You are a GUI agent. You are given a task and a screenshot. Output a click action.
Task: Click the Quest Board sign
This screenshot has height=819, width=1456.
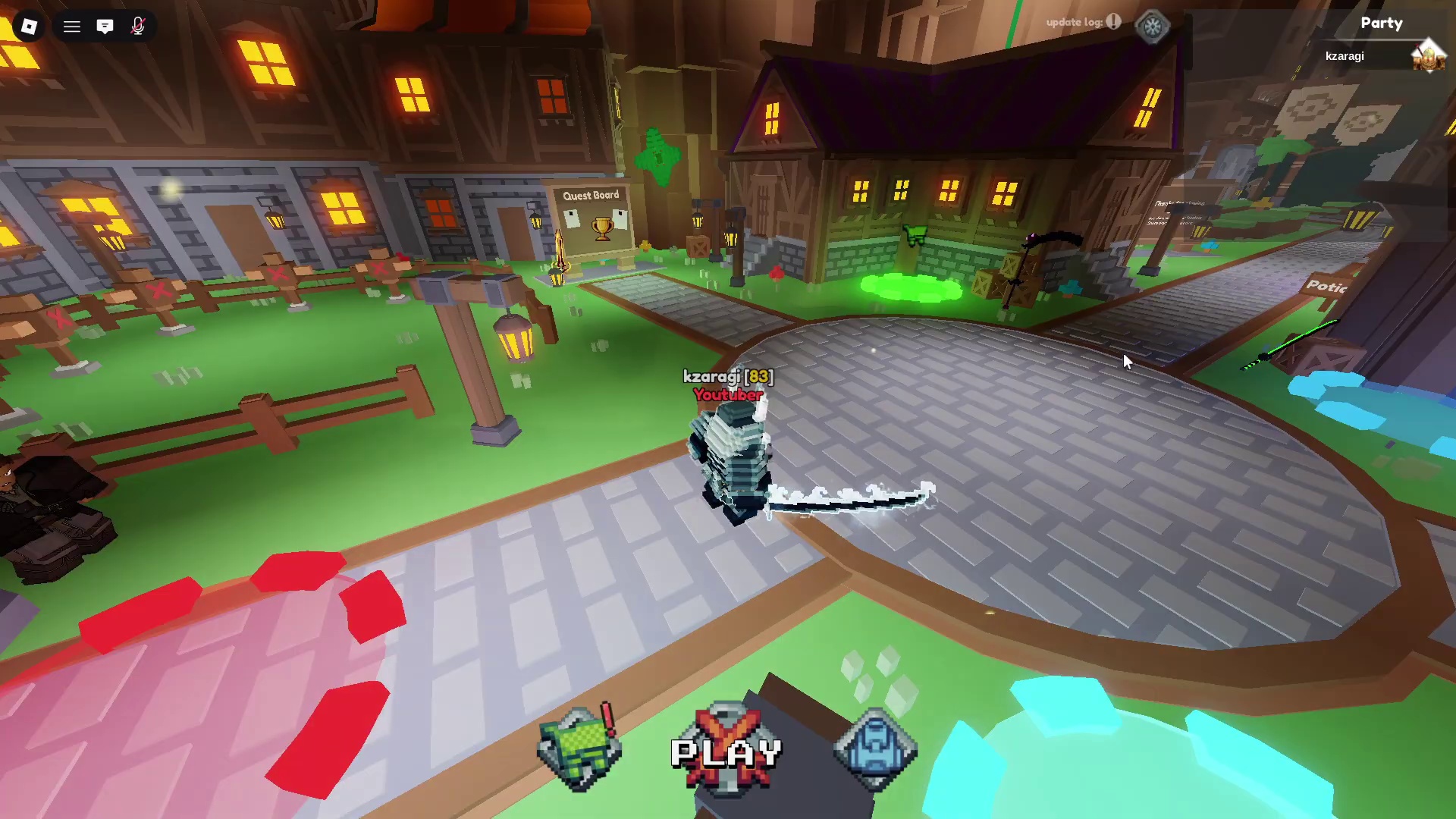(591, 195)
